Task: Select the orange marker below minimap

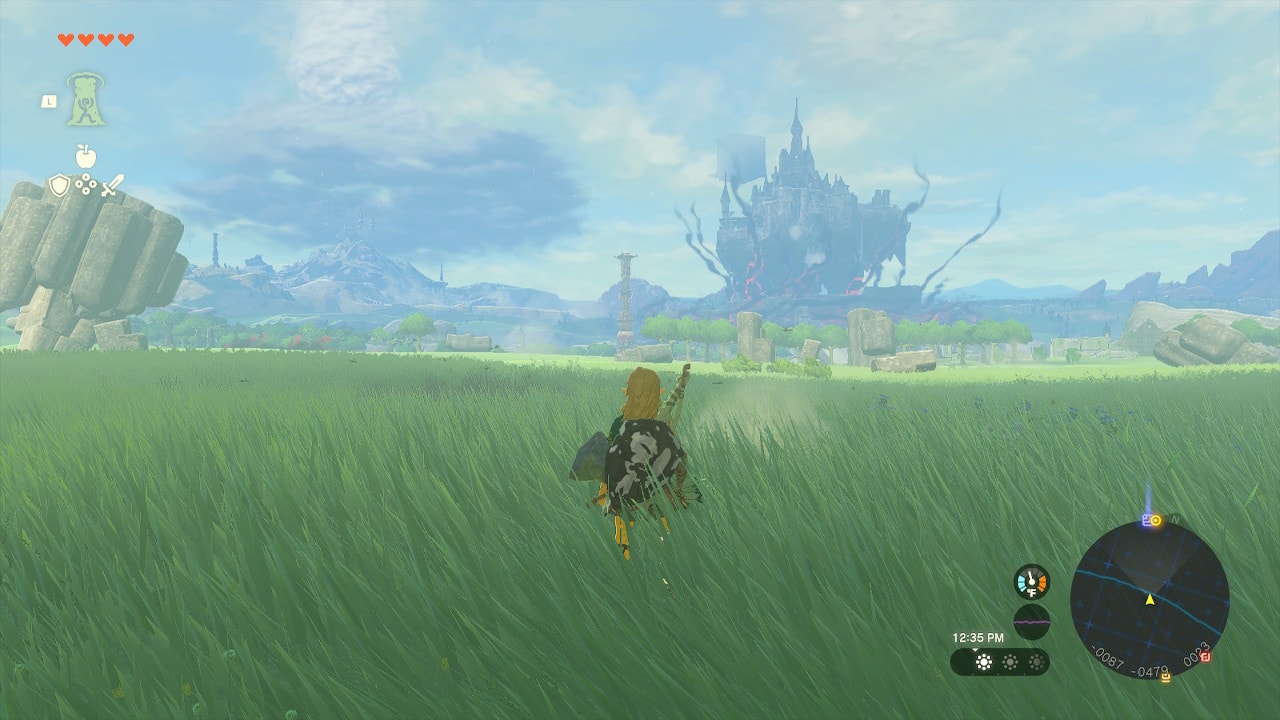Action: click(x=1166, y=677)
